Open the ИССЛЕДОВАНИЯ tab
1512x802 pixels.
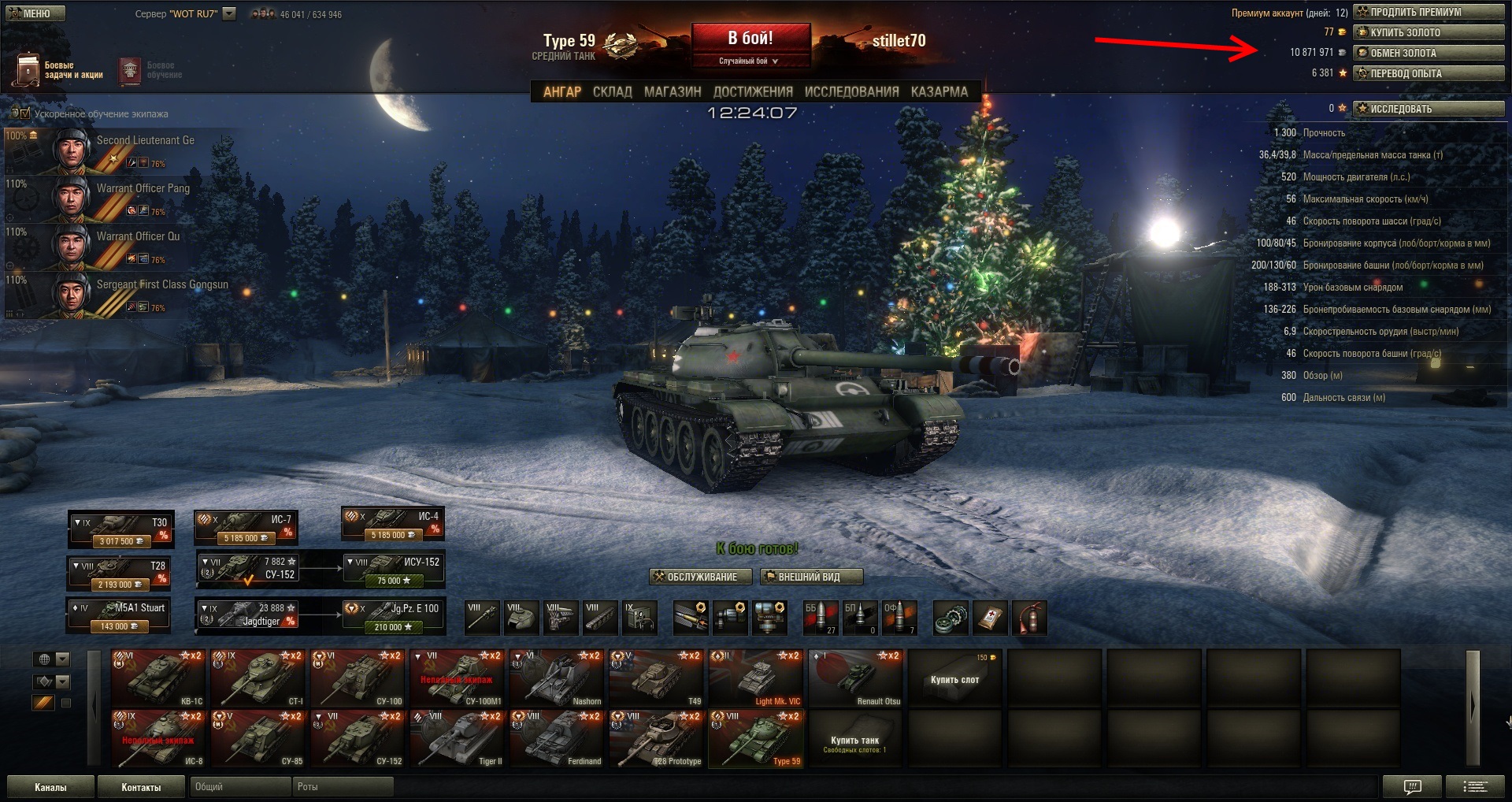pos(851,91)
